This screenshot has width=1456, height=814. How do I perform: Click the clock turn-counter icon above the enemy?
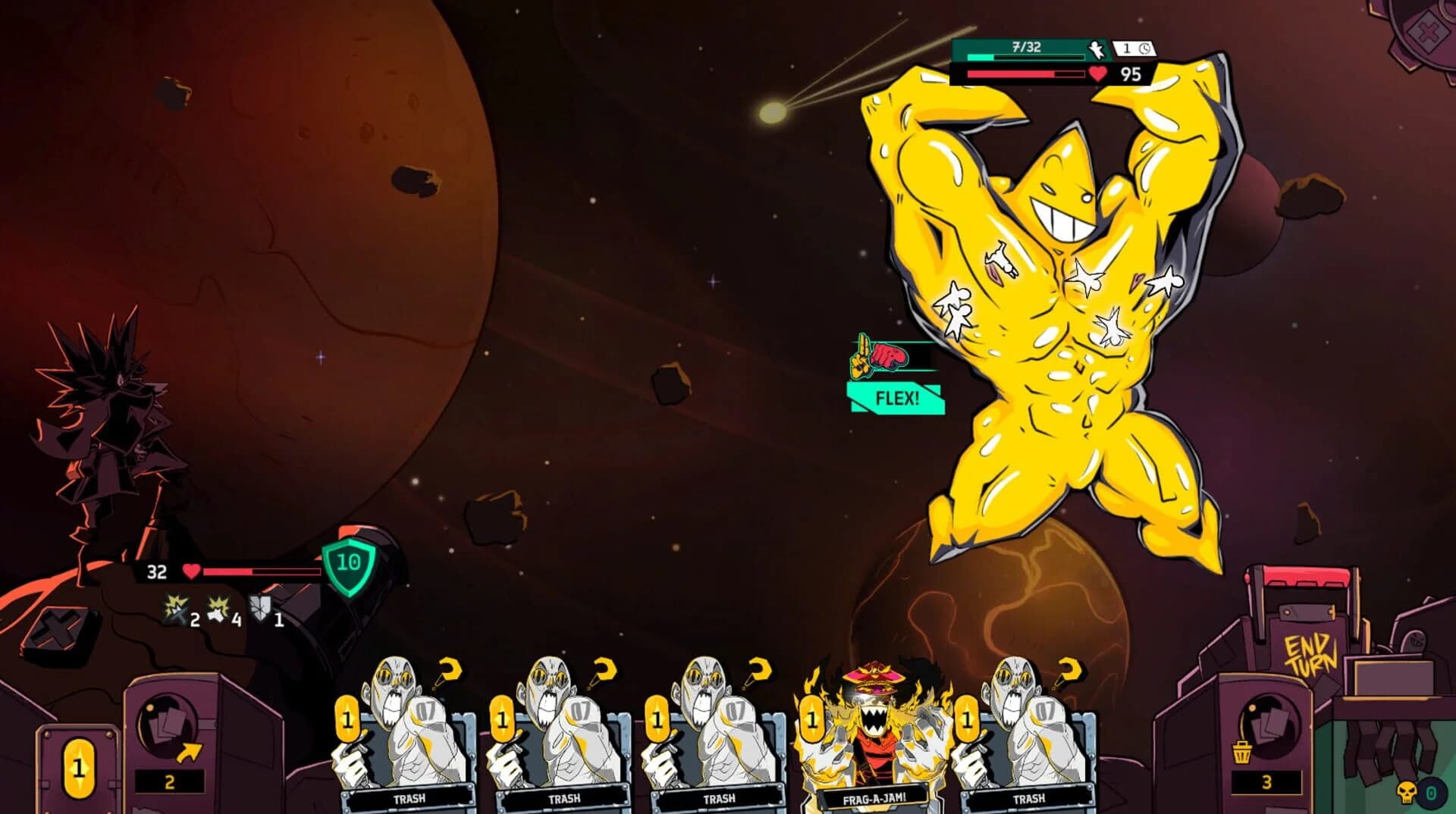click(1146, 47)
